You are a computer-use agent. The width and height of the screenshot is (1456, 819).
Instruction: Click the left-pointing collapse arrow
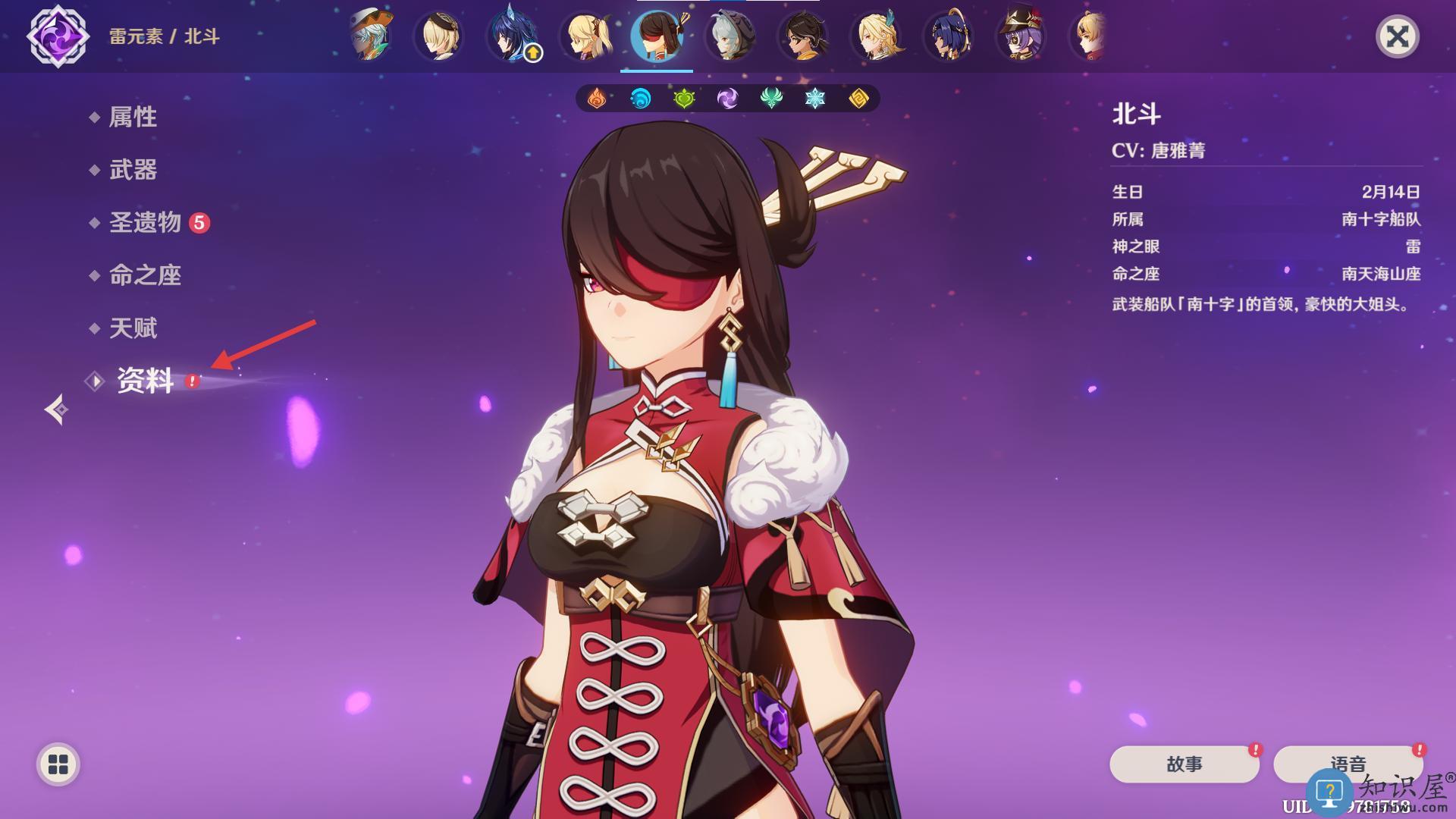pyautogui.click(x=56, y=409)
